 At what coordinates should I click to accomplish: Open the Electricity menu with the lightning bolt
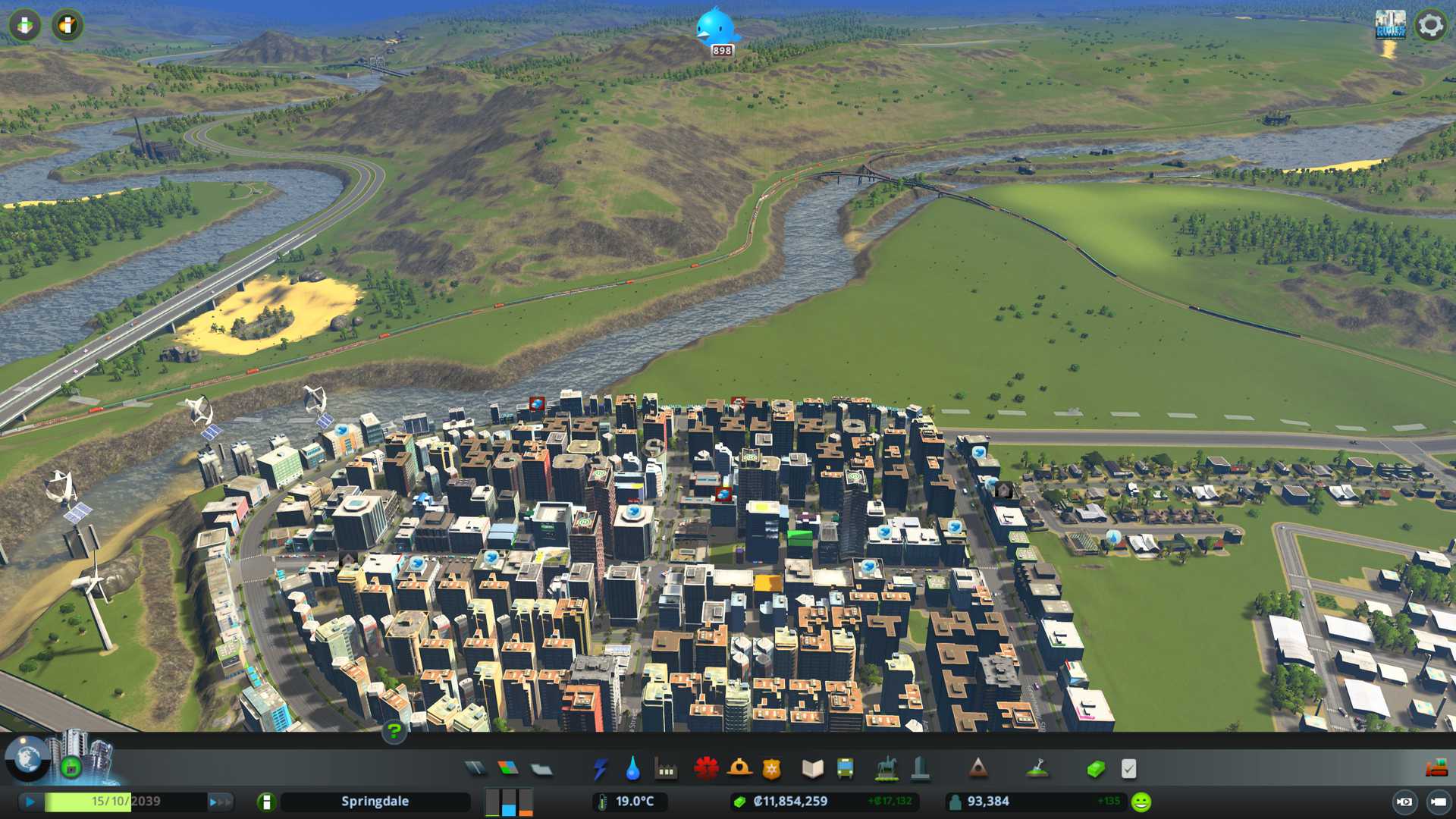click(600, 769)
